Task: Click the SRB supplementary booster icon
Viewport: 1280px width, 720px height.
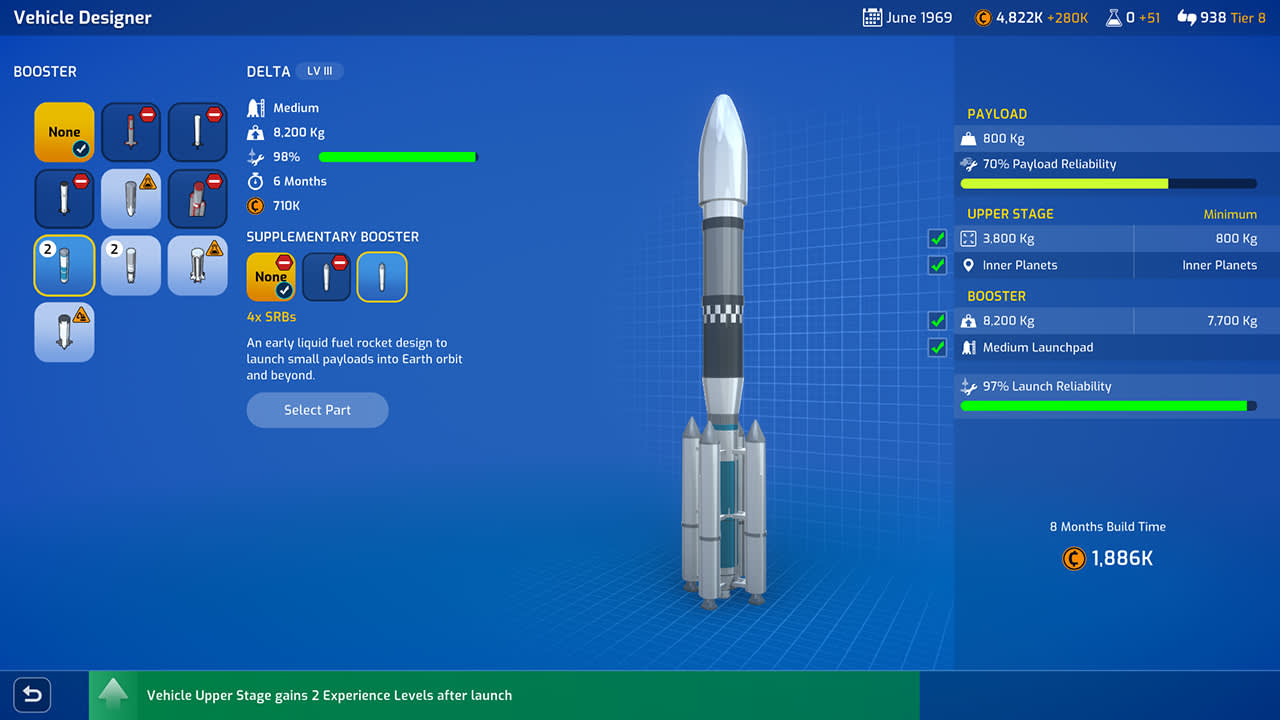Action: pyautogui.click(x=381, y=277)
